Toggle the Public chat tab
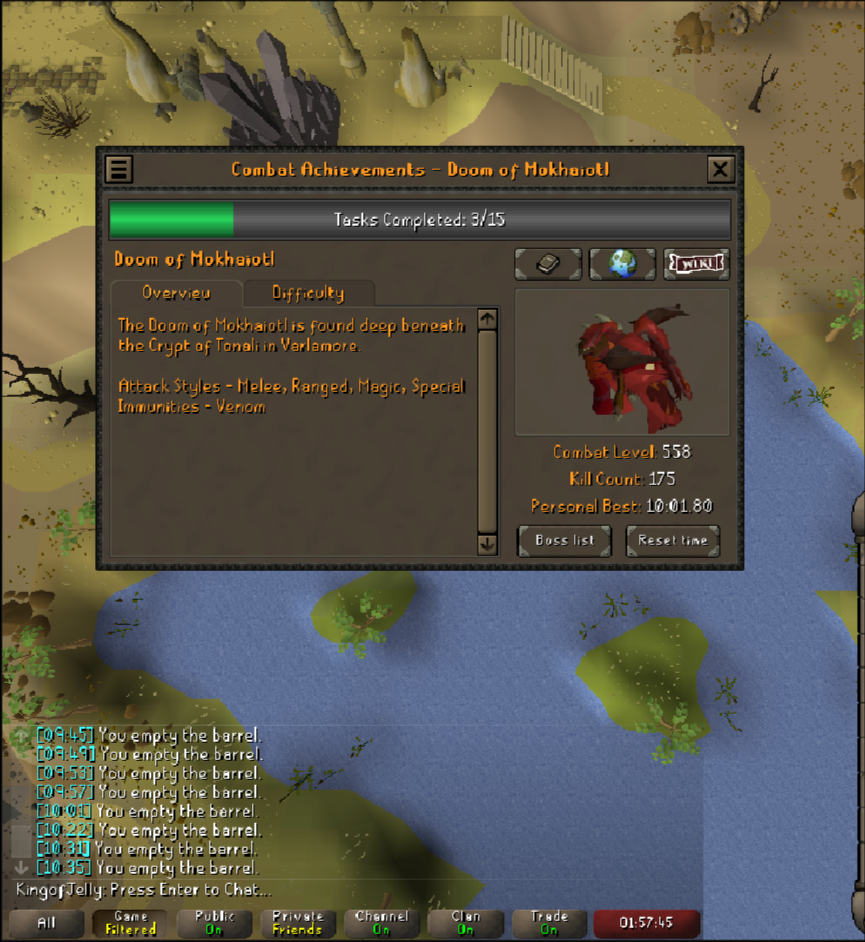 pos(214,923)
